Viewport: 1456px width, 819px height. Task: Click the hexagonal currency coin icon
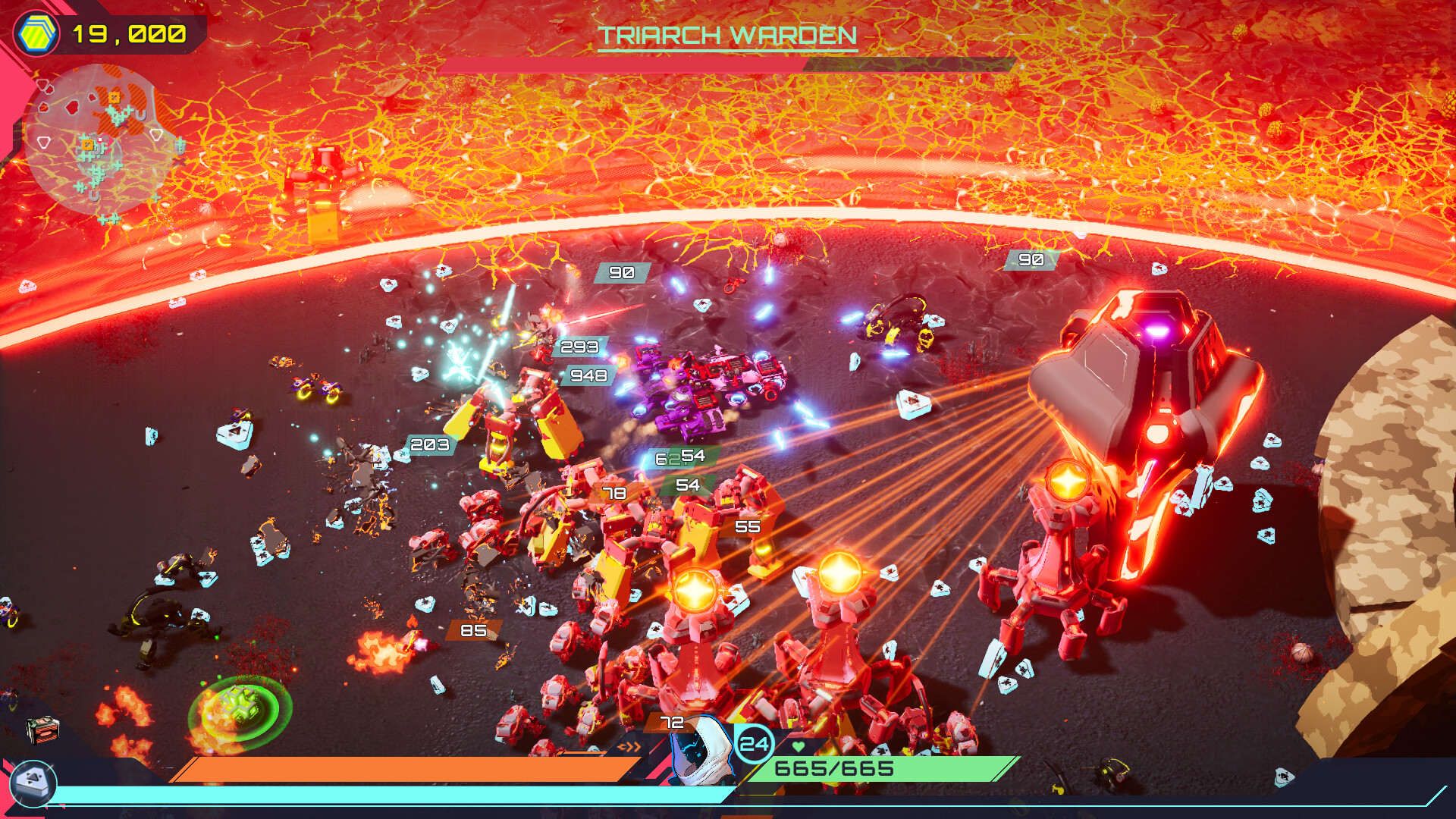(x=37, y=32)
